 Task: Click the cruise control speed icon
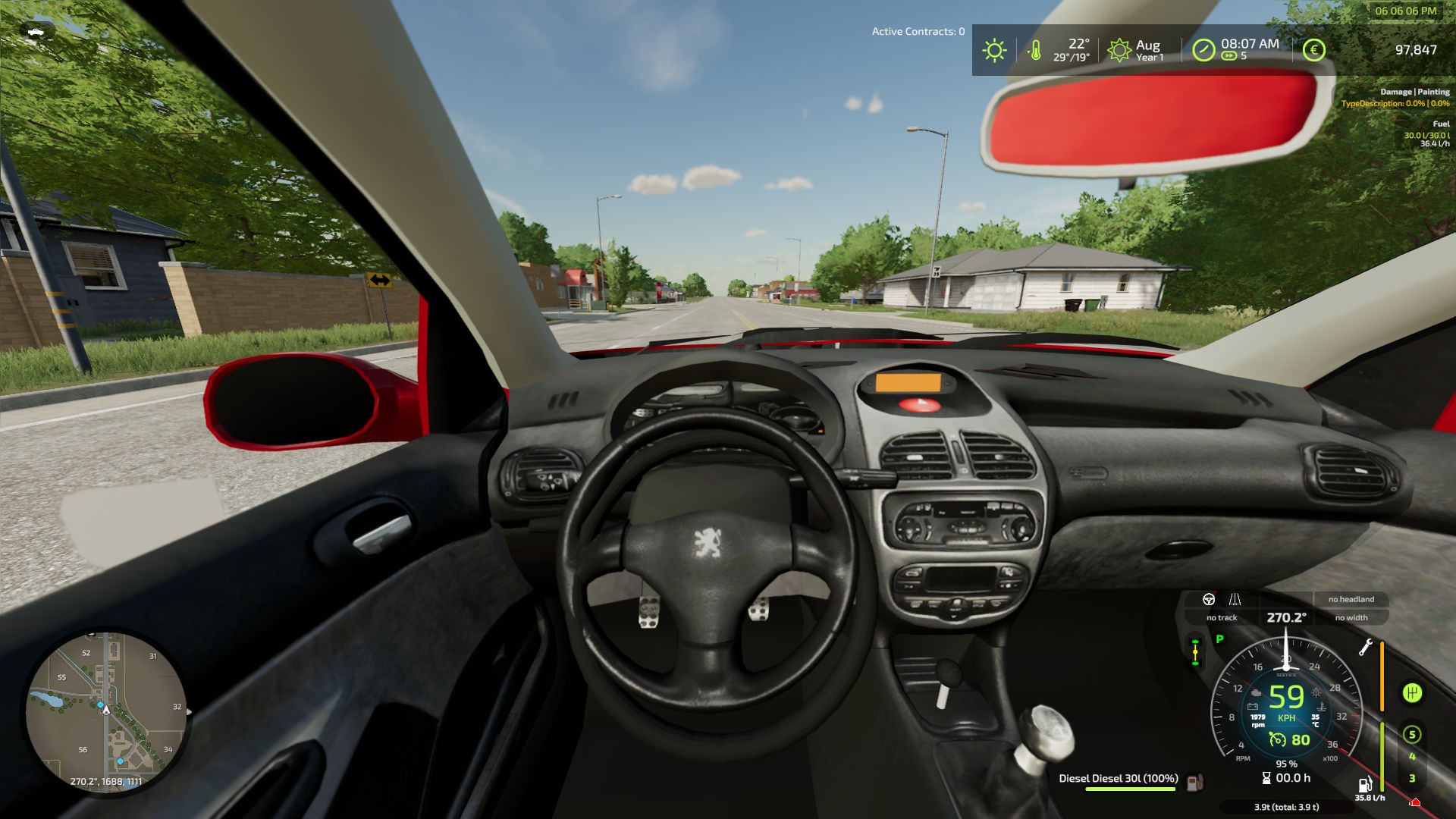click(x=1278, y=740)
